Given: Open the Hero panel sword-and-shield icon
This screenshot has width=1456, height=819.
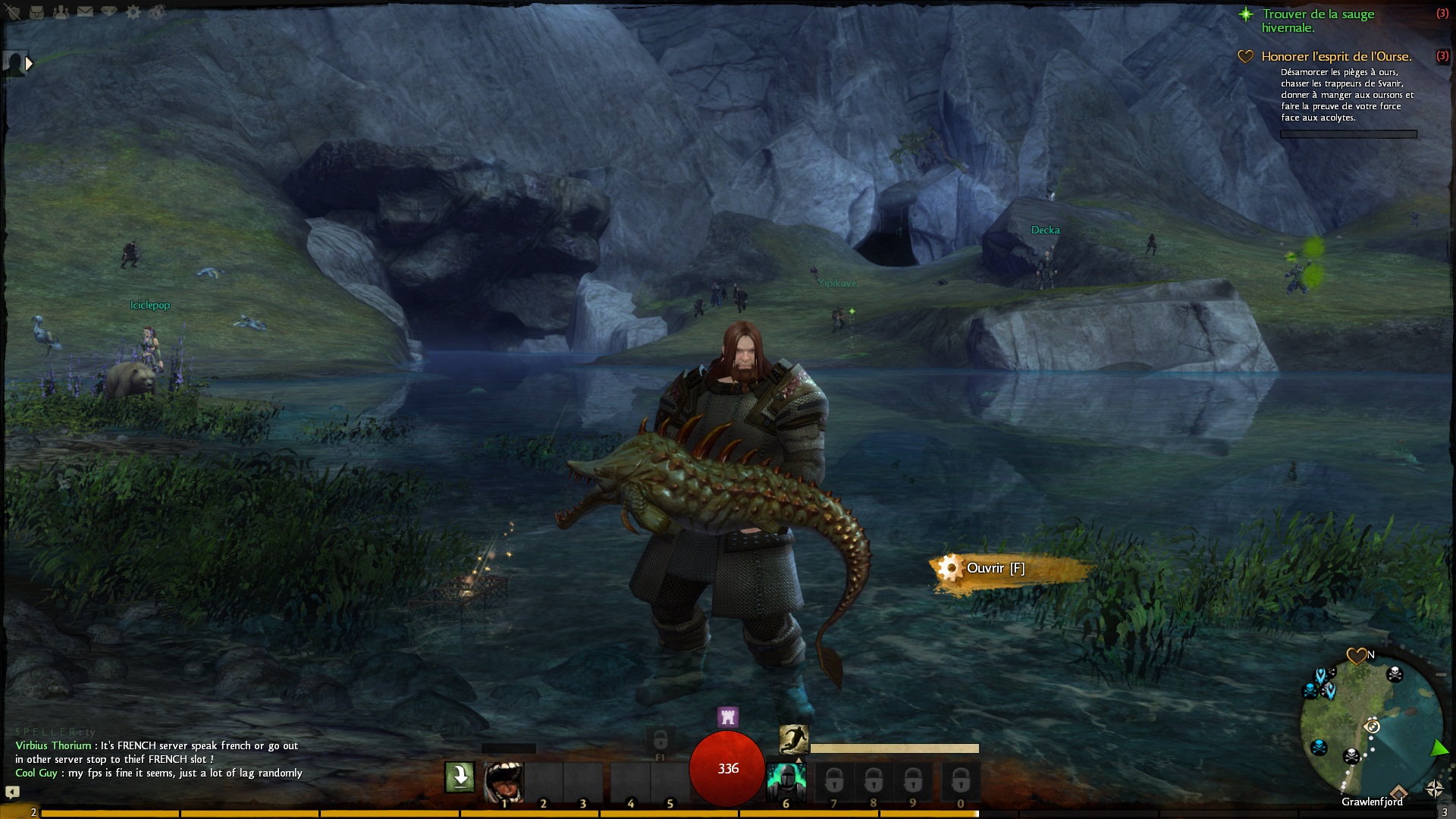Looking at the screenshot, I should tap(13, 12).
